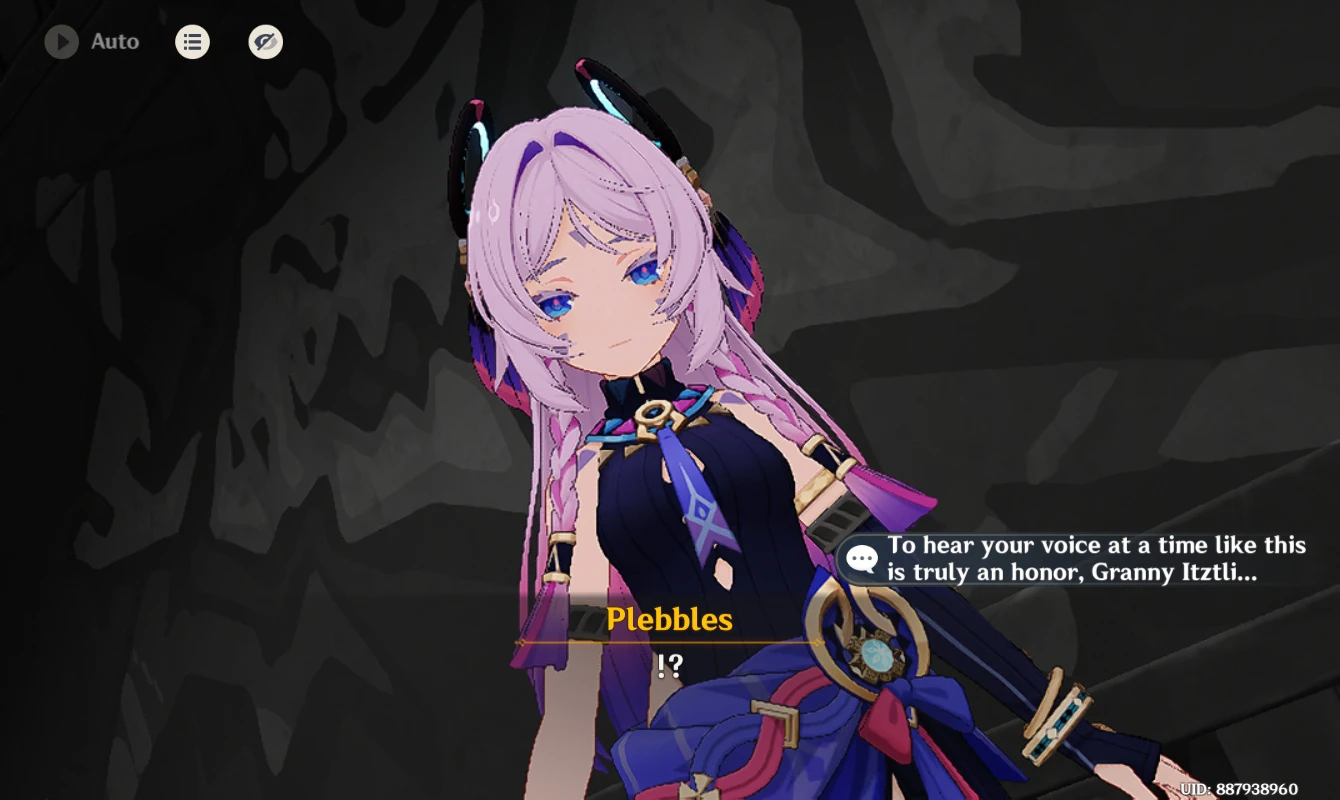
Task: Tap the list icon to review past conversation
Action: point(192,42)
